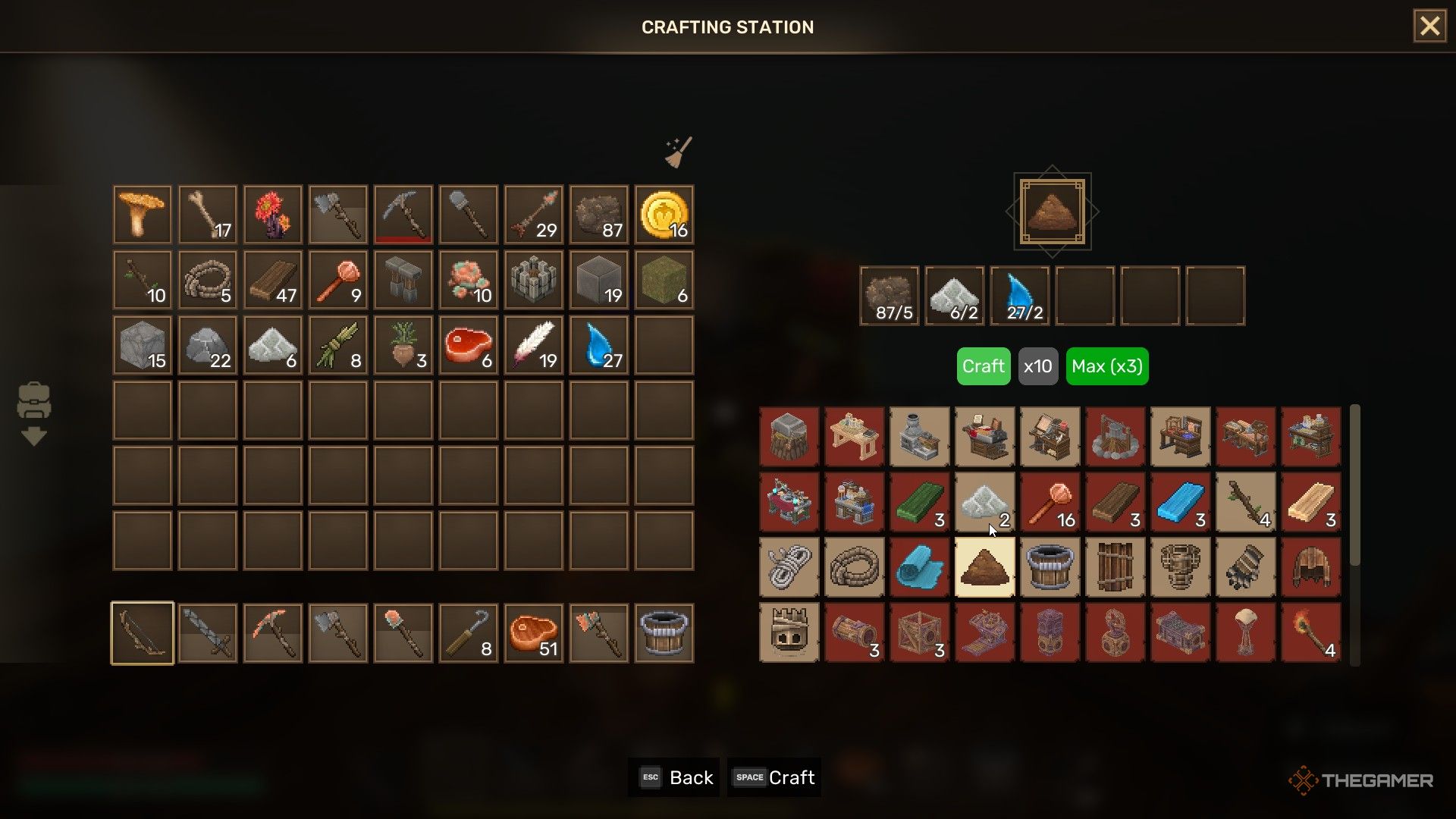
Task: Sort inventory with the broom icon
Action: [678, 152]
